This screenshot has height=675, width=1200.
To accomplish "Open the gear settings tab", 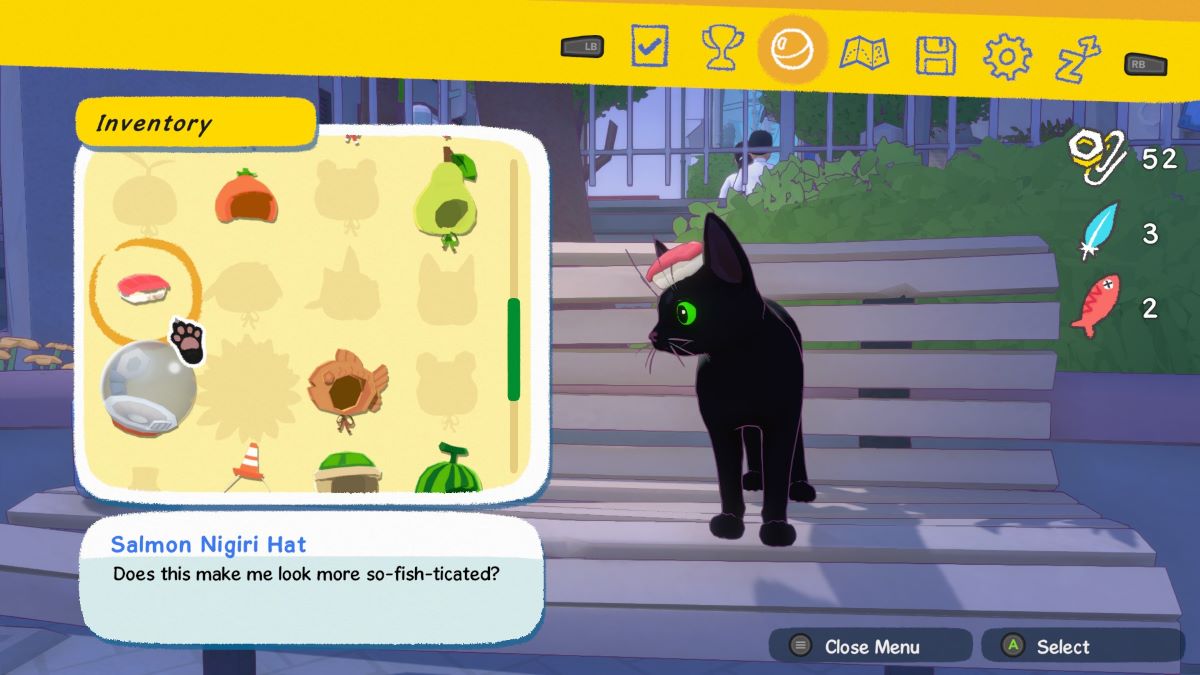I will (1007, 57).
